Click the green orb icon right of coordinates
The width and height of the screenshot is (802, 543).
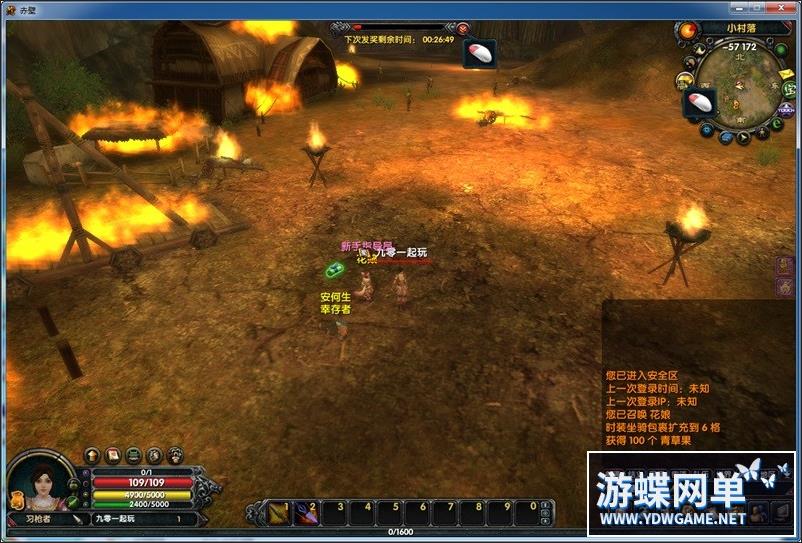tap(780, 46)
